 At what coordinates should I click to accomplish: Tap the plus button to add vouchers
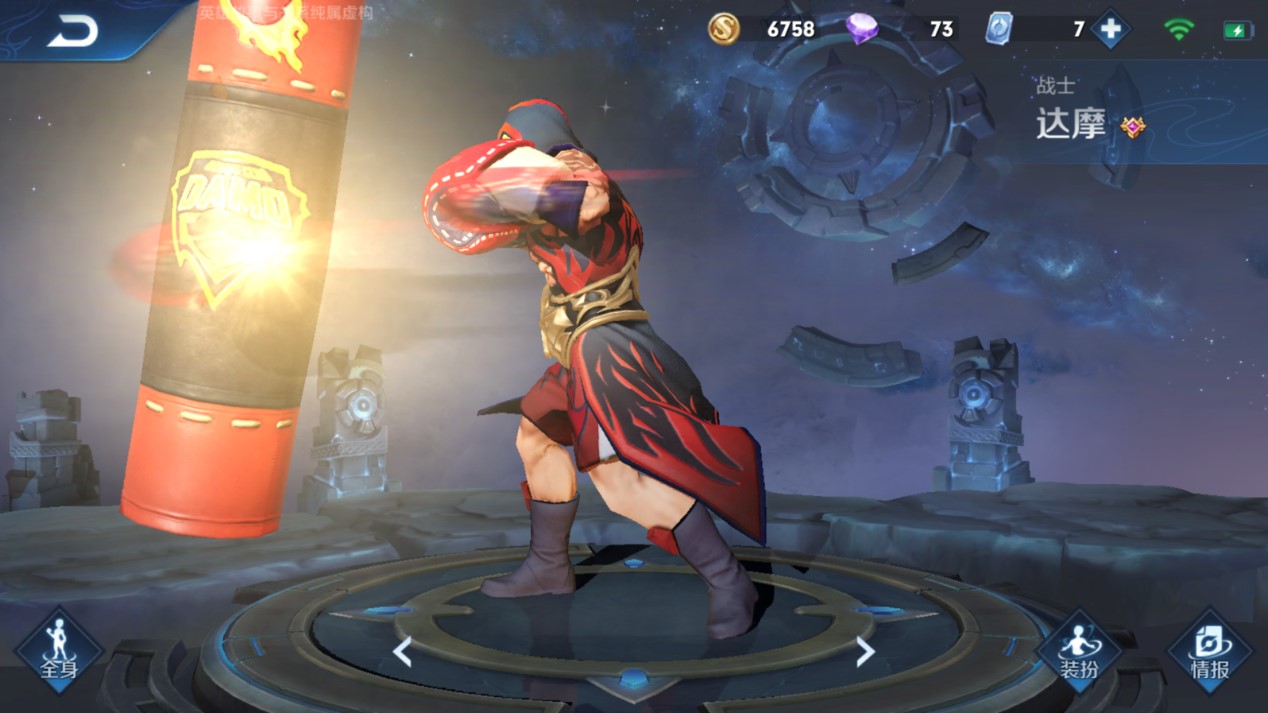(x=1110, y=29)
